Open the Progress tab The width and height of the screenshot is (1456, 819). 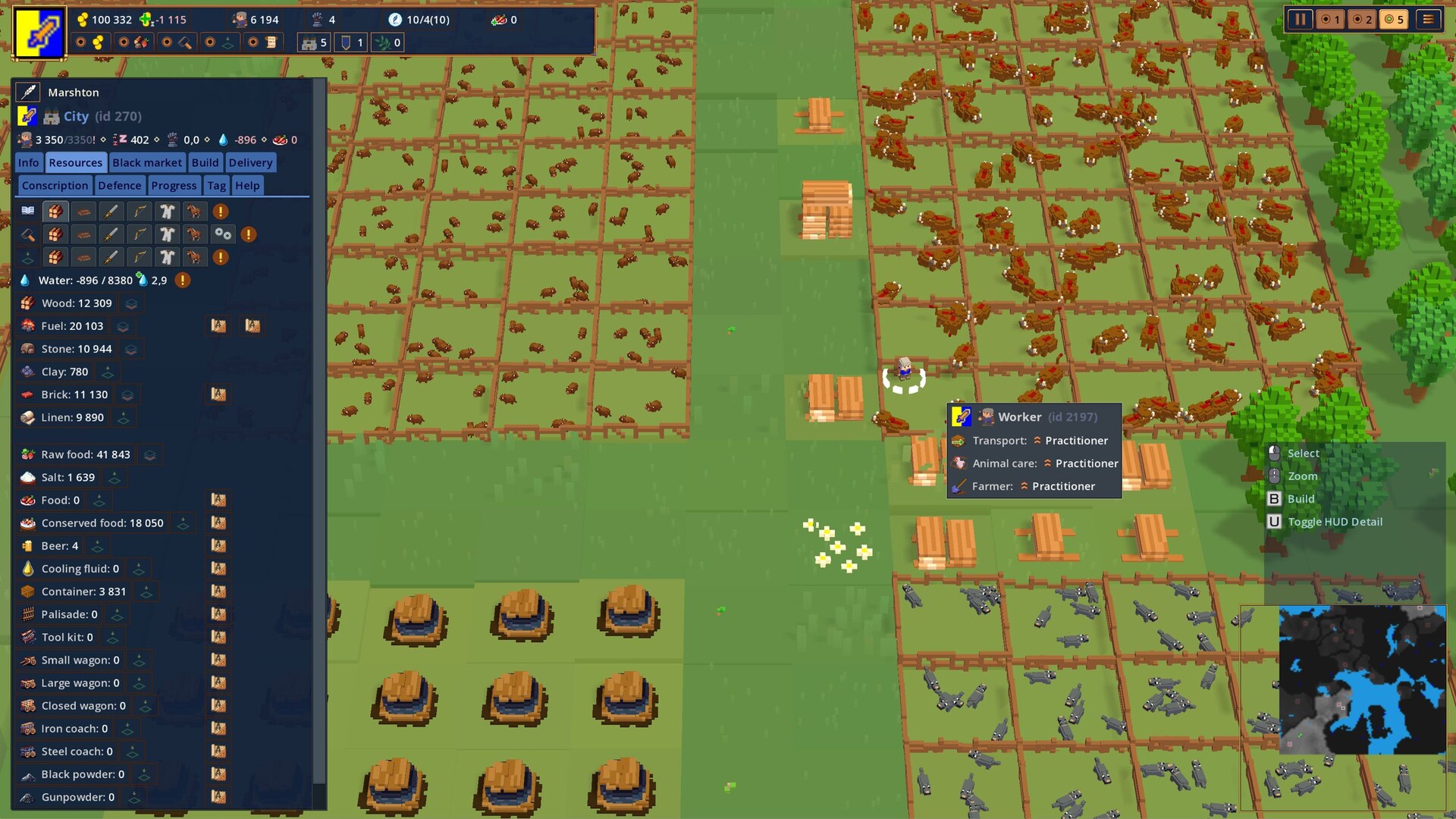(x=174, y=185)
